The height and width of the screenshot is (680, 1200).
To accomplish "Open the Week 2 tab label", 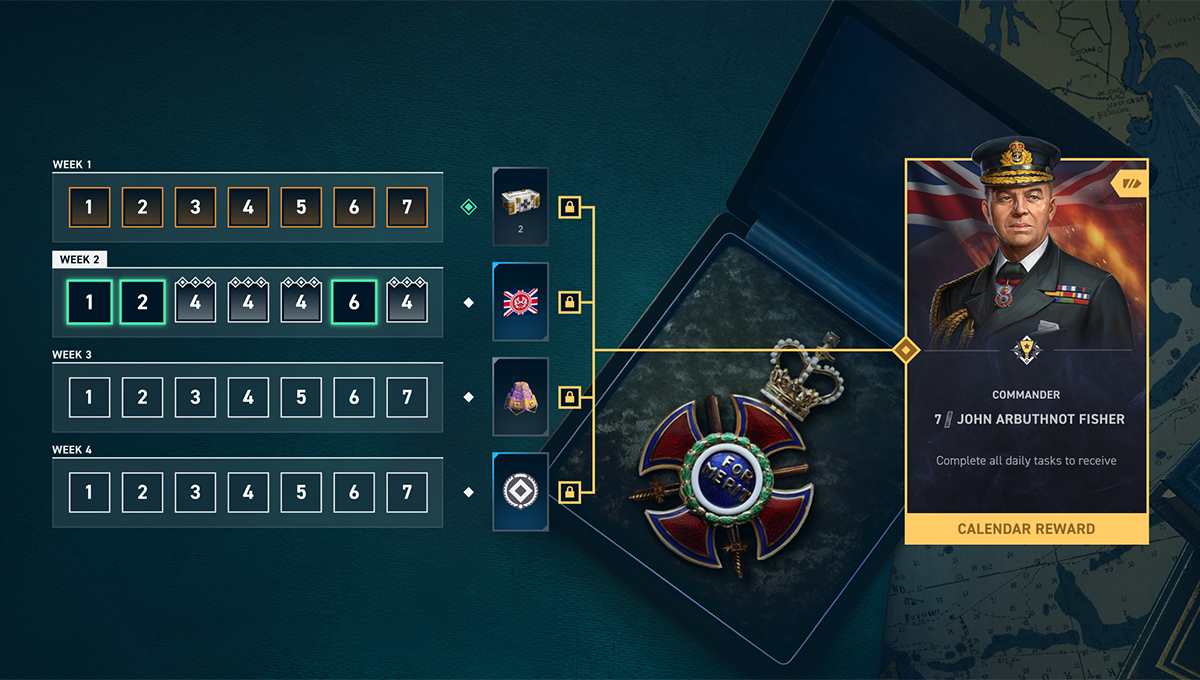I will tap(80, 260).
